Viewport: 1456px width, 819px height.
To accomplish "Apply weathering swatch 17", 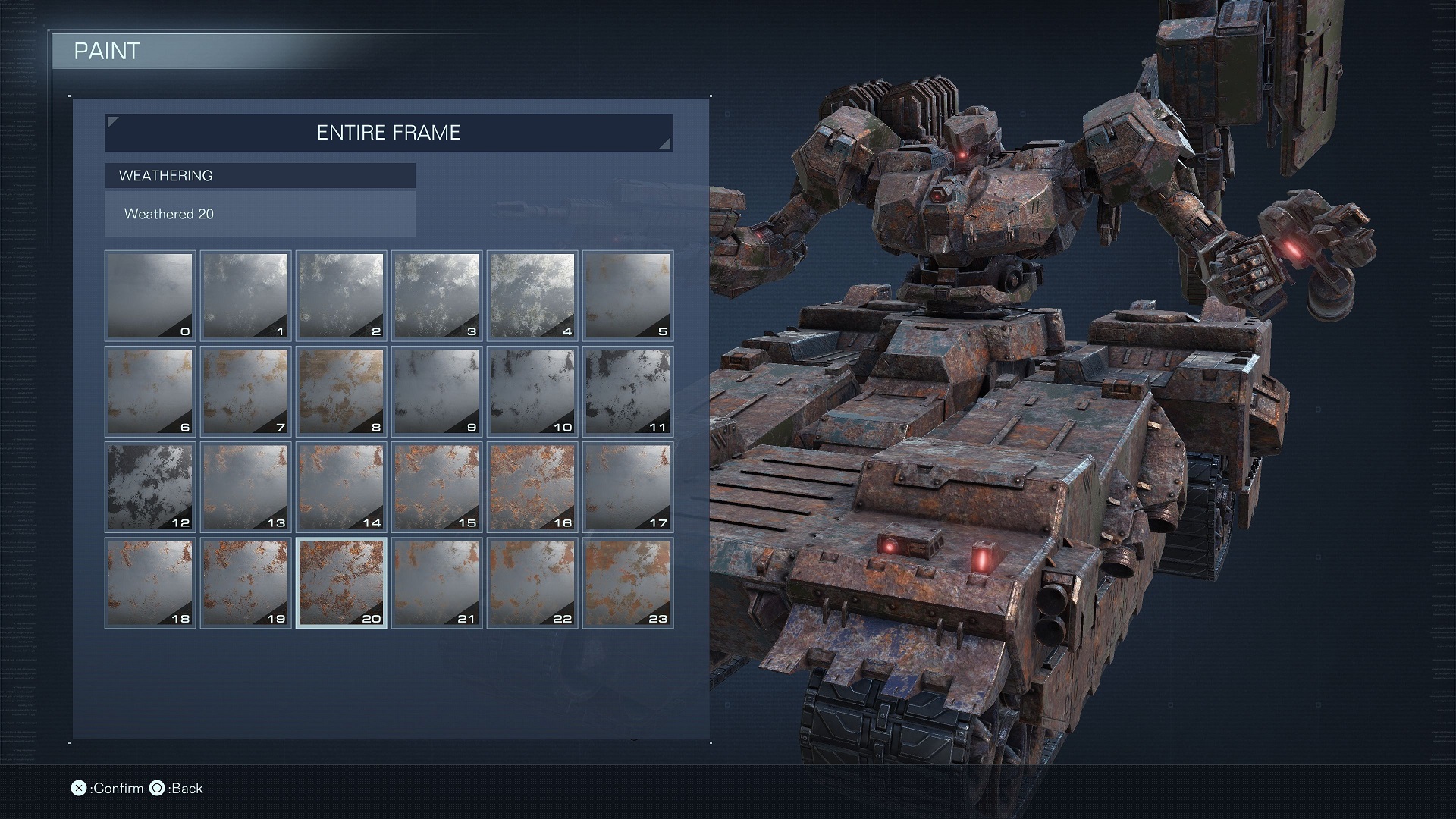I will coord(628,487).
